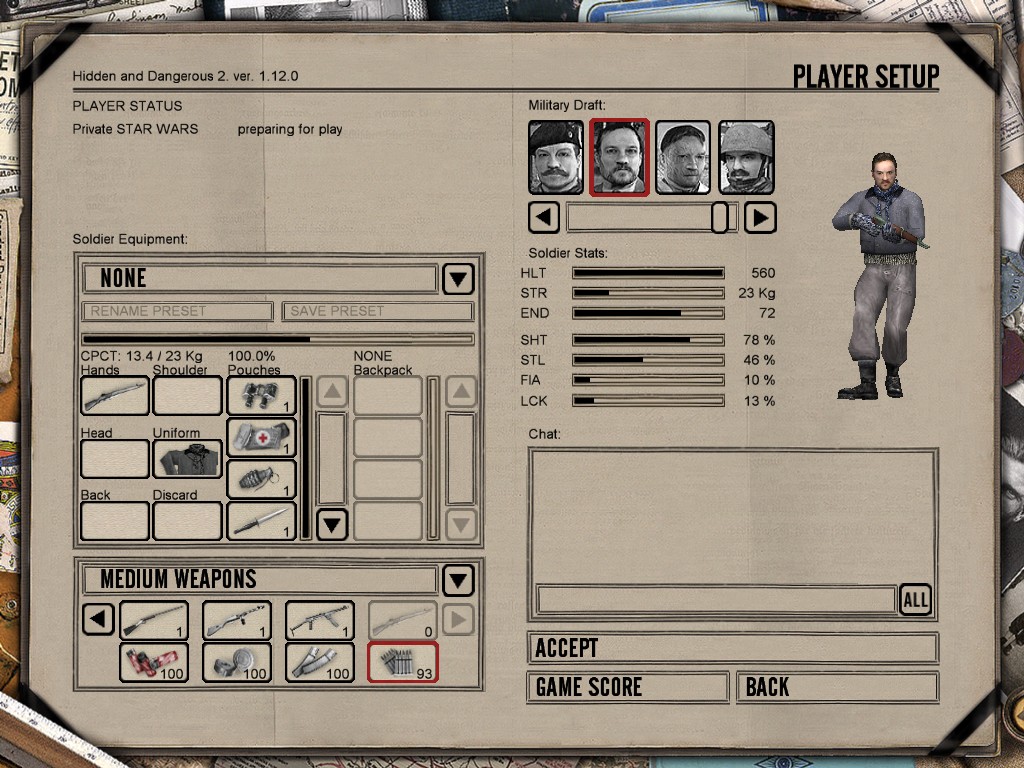Select the highlighted ammo clips with 93
This screenshot has height=768, width=1024.
403,662
